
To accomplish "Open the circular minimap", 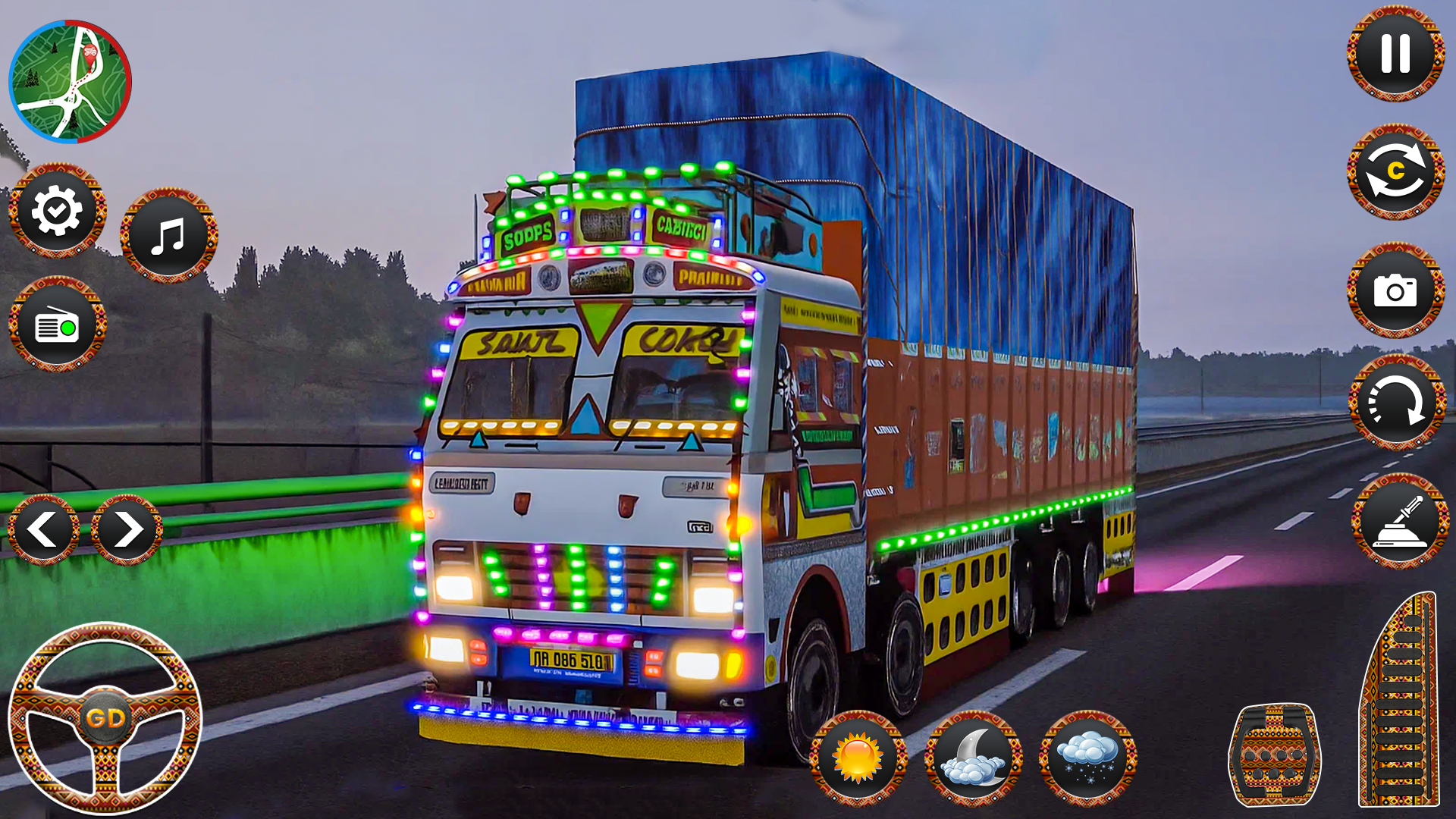I will [70, 81].
